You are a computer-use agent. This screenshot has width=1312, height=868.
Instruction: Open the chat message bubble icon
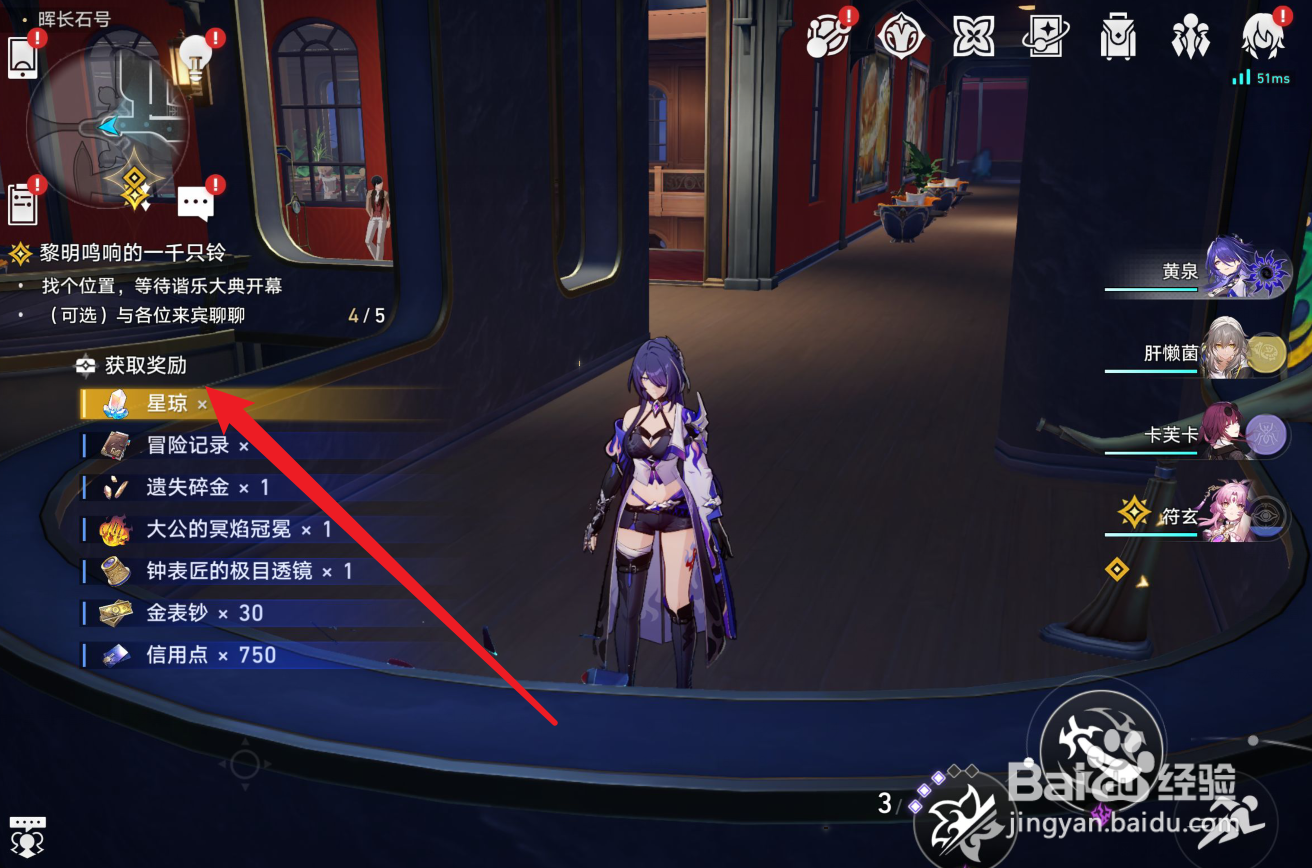click(x=196, y=200)
